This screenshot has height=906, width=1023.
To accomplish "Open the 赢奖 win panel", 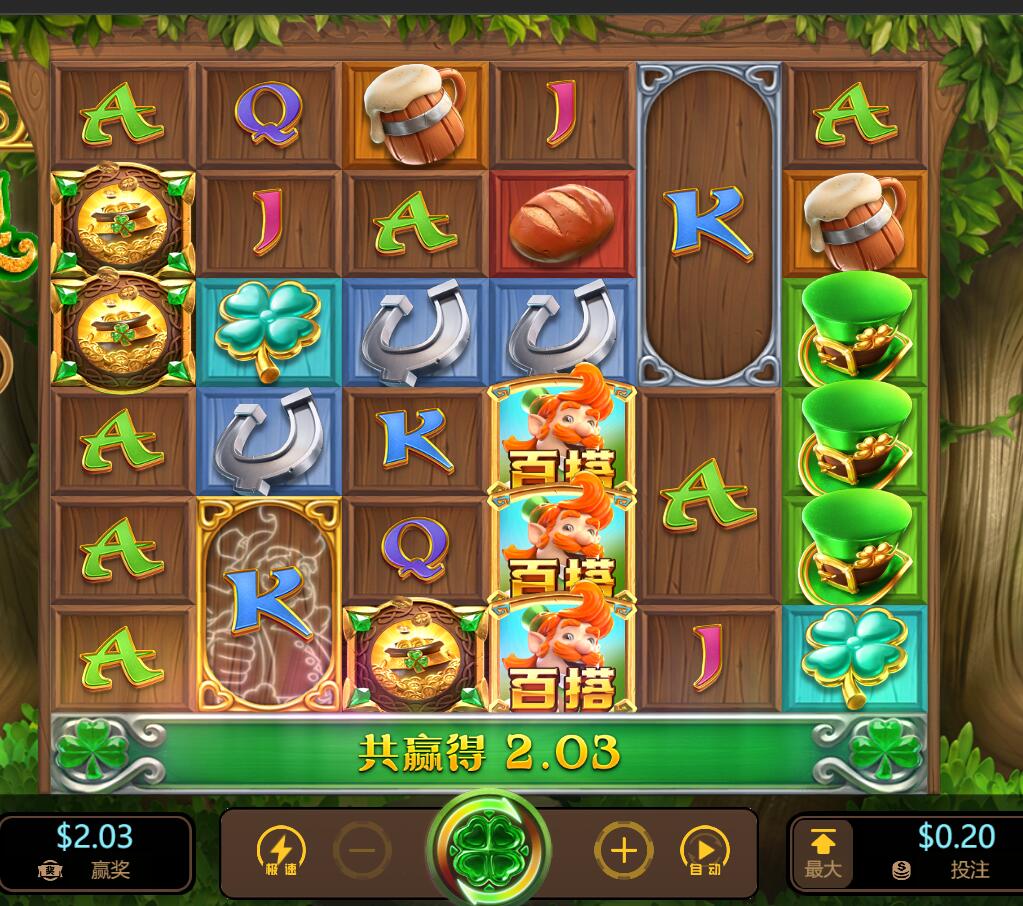I will point(96,852).
